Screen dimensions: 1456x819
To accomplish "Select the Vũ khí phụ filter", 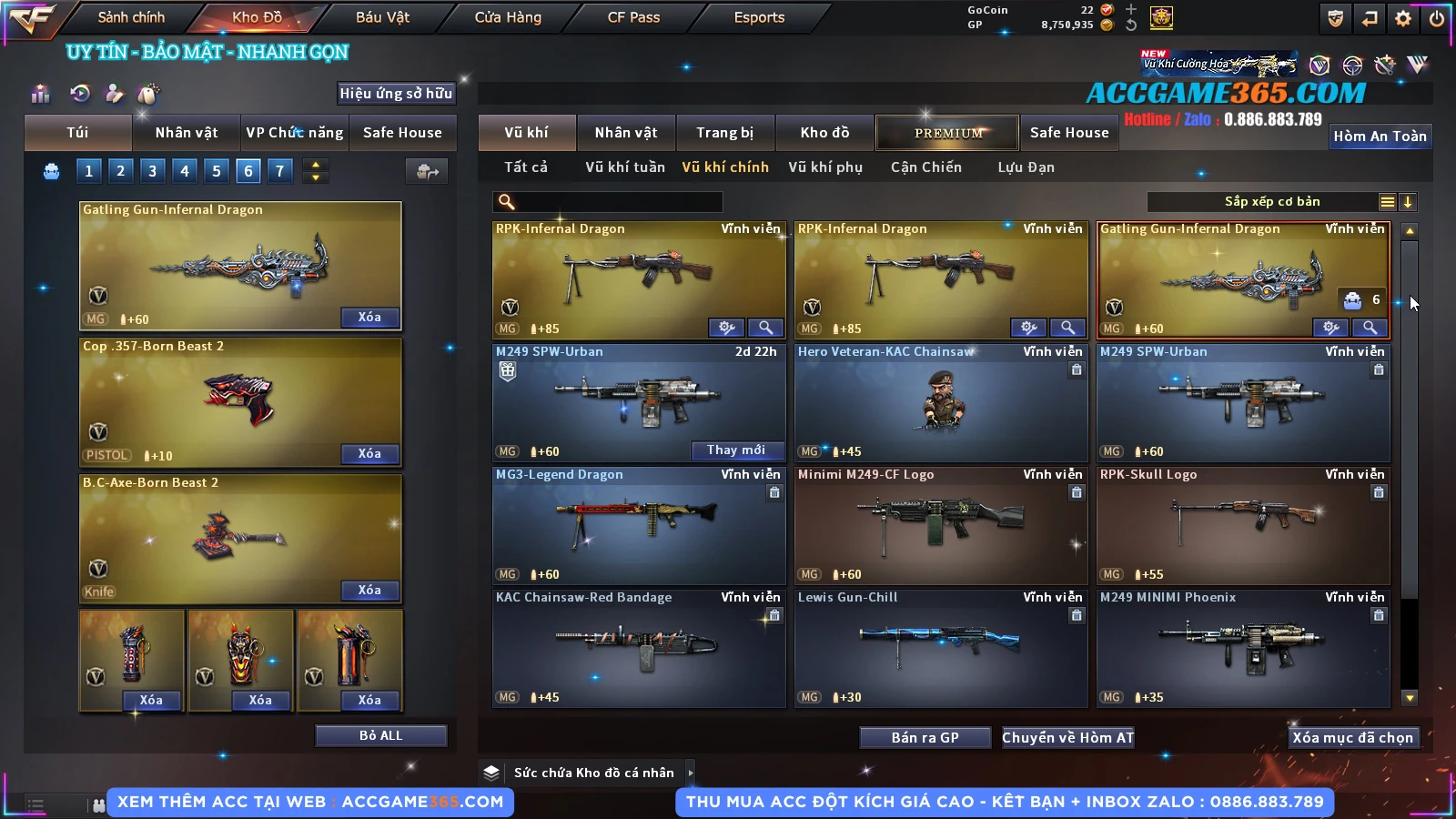I will 824,167.
